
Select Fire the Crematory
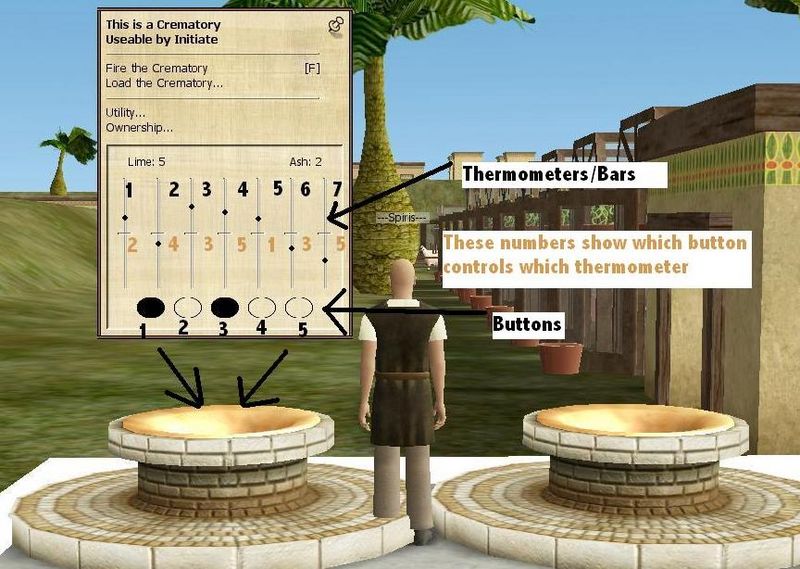point(157,68)
